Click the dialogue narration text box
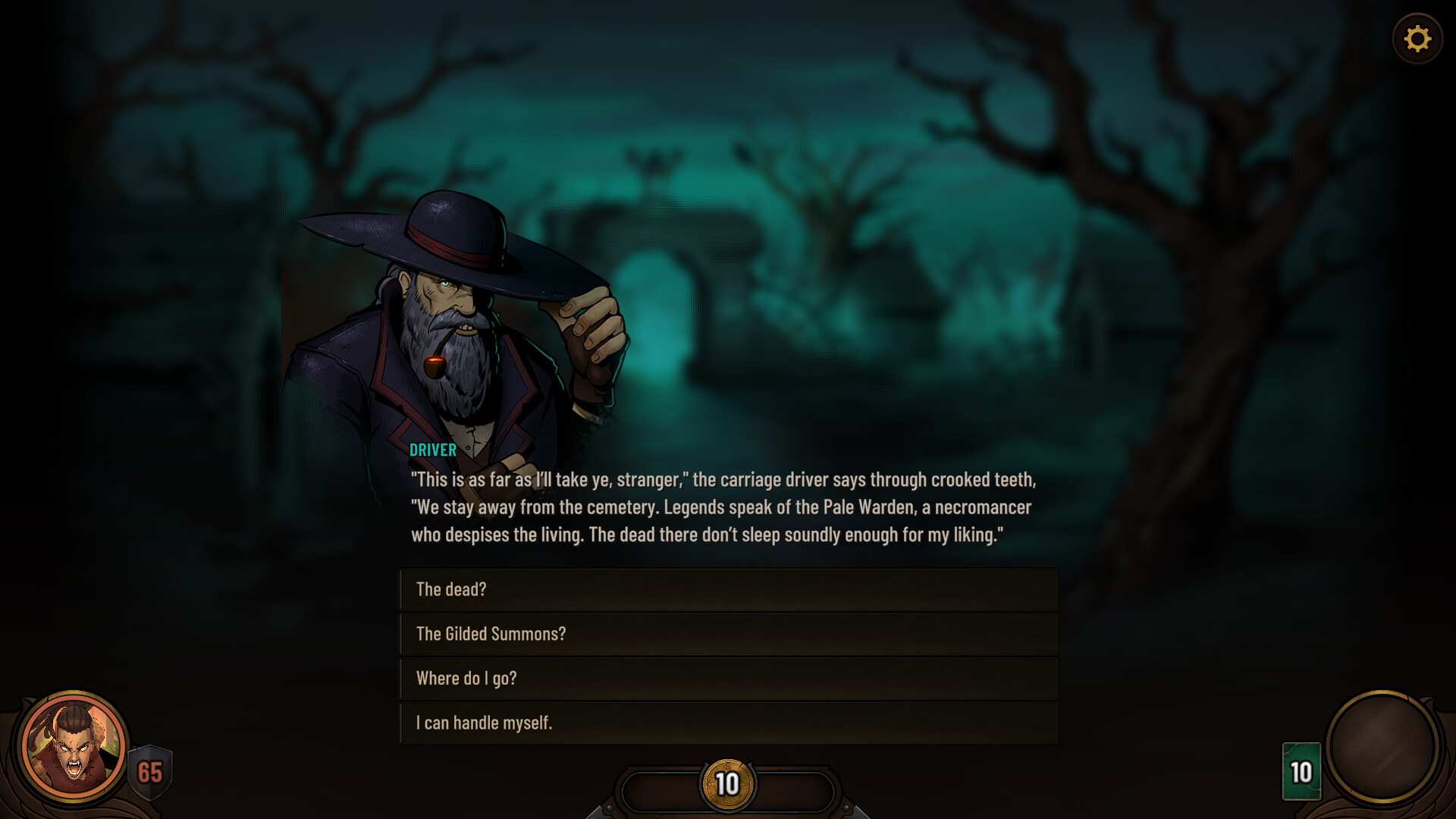 pos(724,507)
